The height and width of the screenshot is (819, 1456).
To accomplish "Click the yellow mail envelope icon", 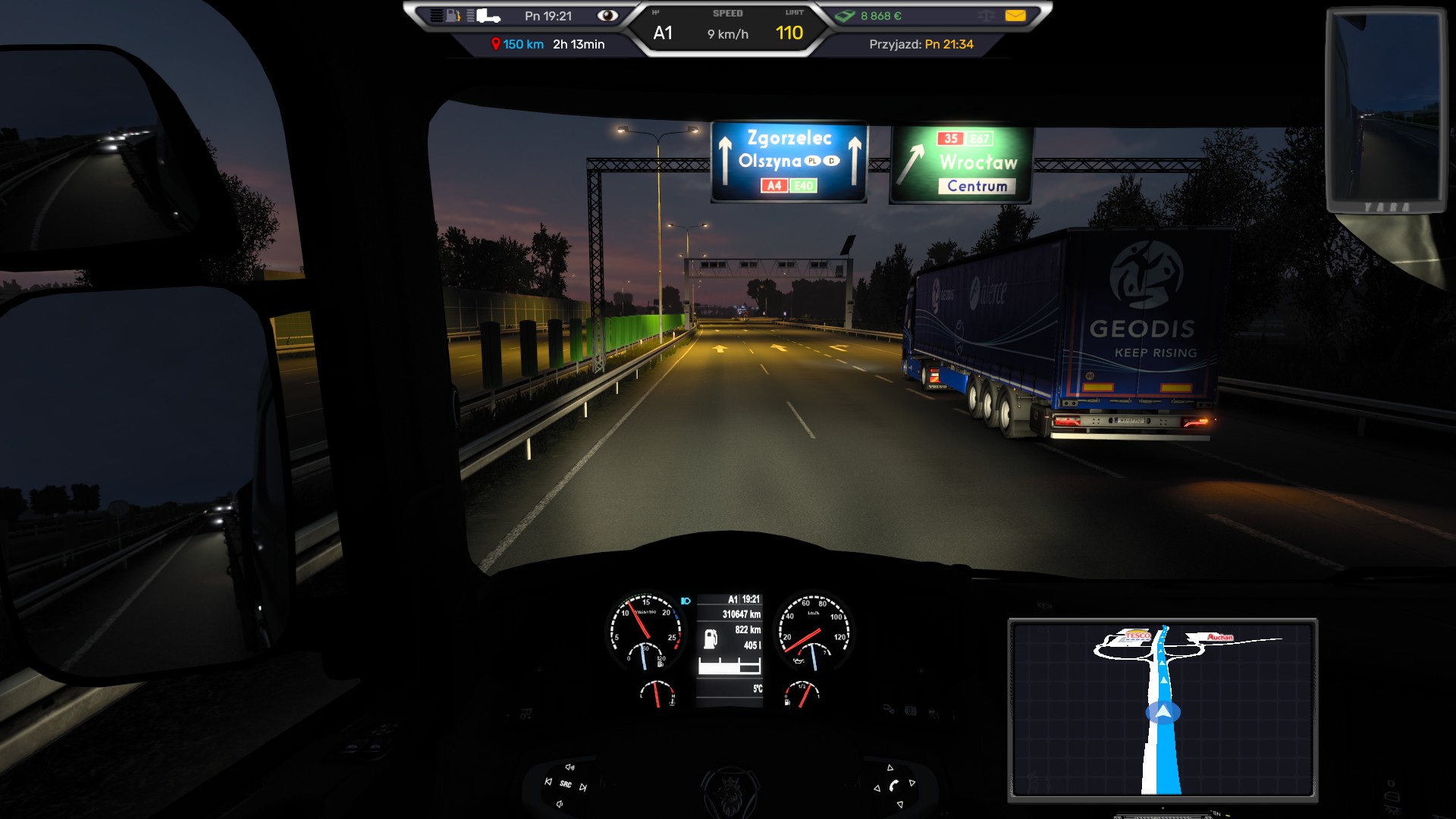I will tap(1015, 16).
